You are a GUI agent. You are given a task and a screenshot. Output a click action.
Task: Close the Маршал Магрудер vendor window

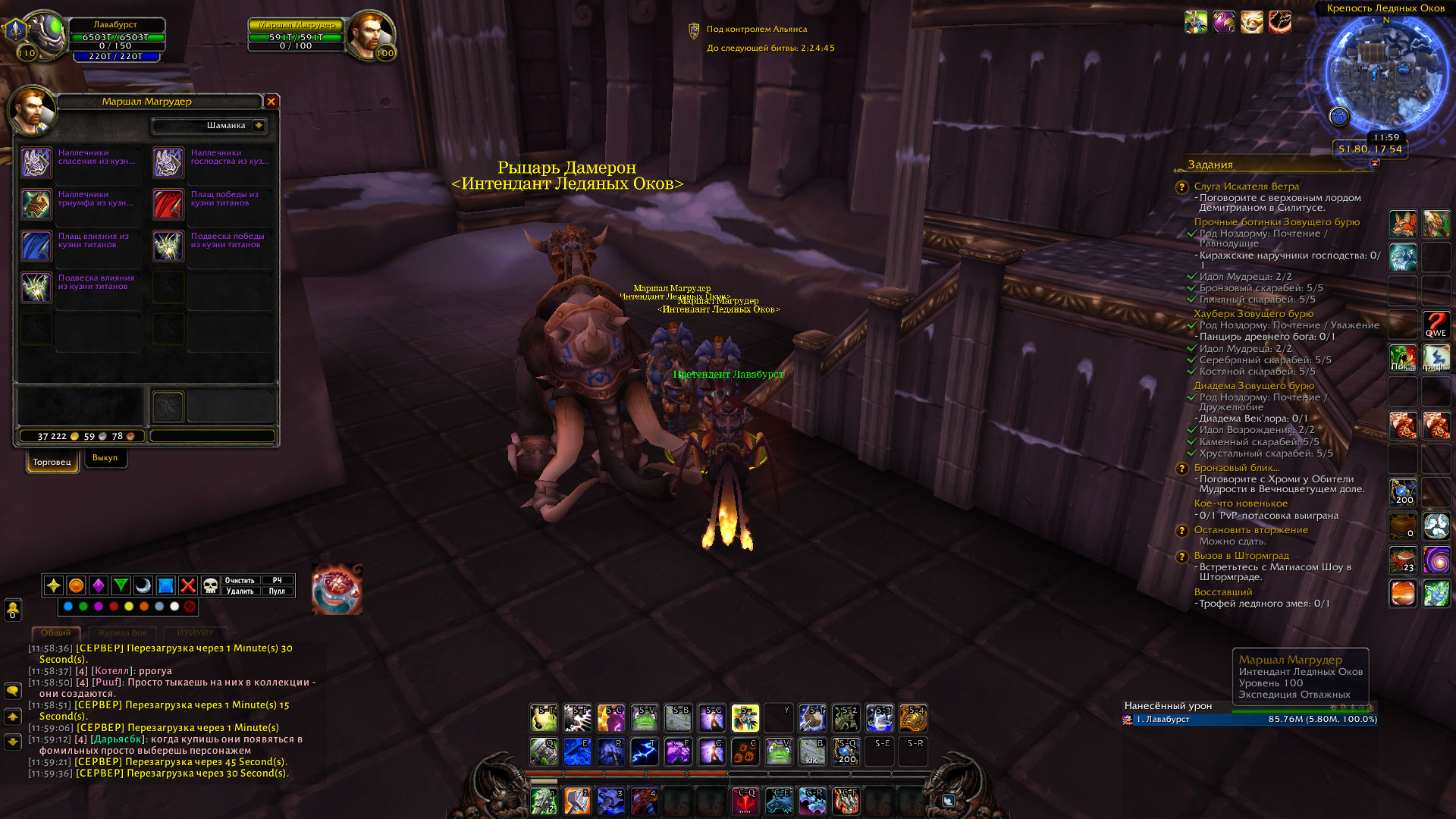point(271,101)
